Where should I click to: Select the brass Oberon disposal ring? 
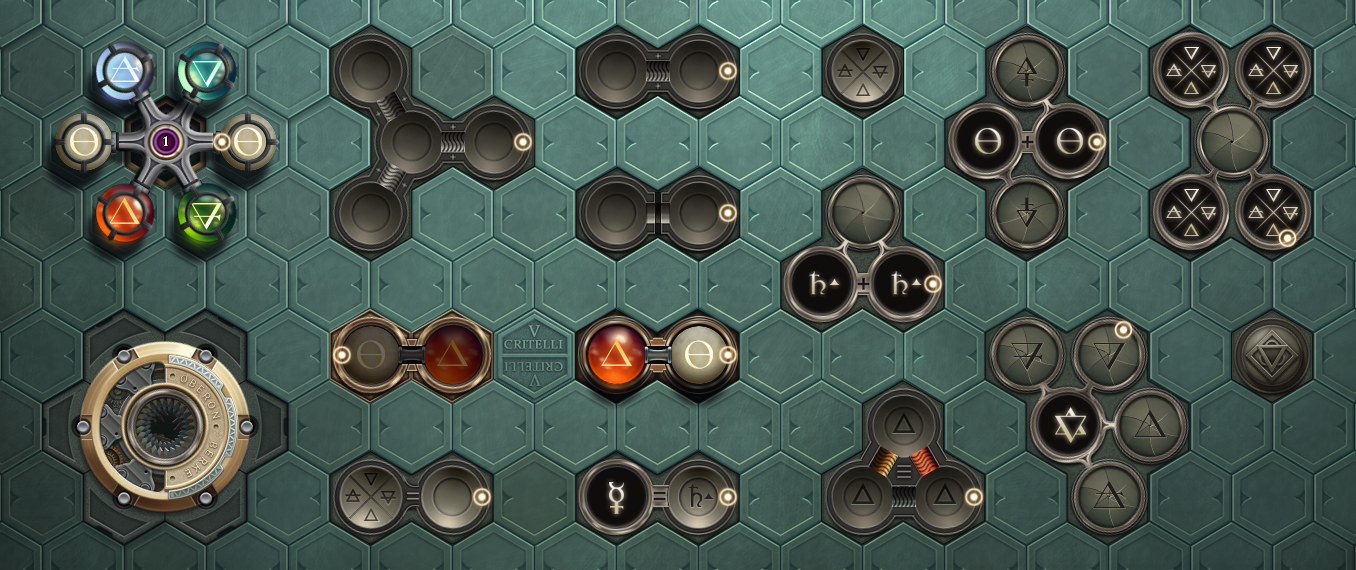pos(165,427)
